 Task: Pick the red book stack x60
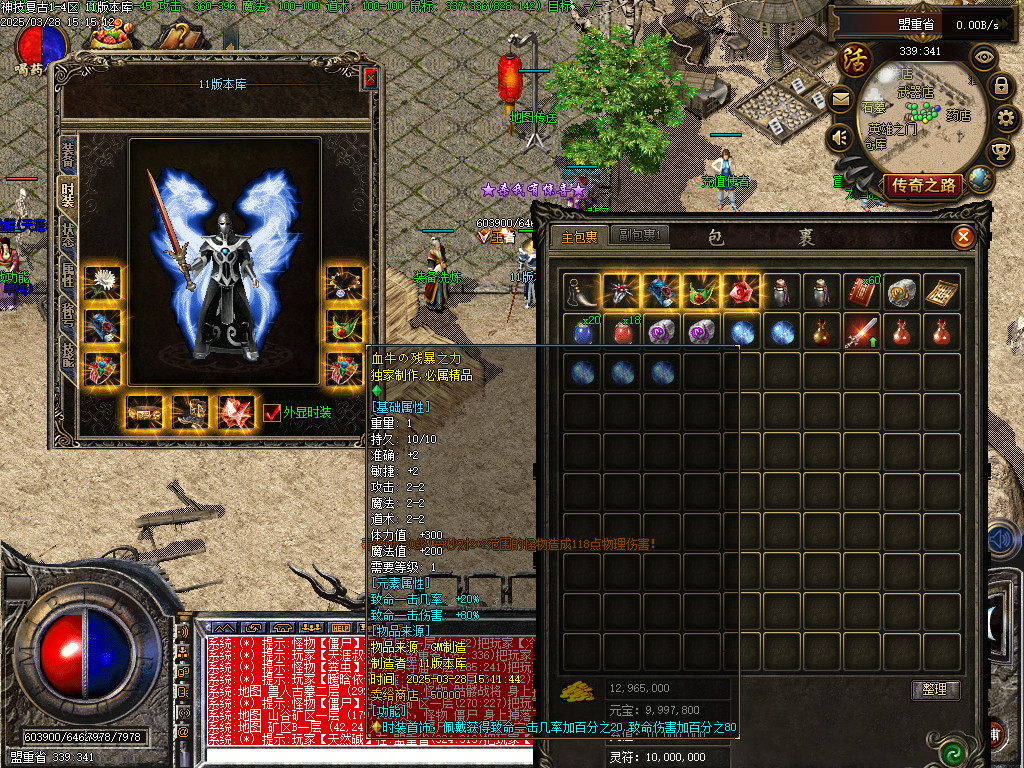coord(862,291)
